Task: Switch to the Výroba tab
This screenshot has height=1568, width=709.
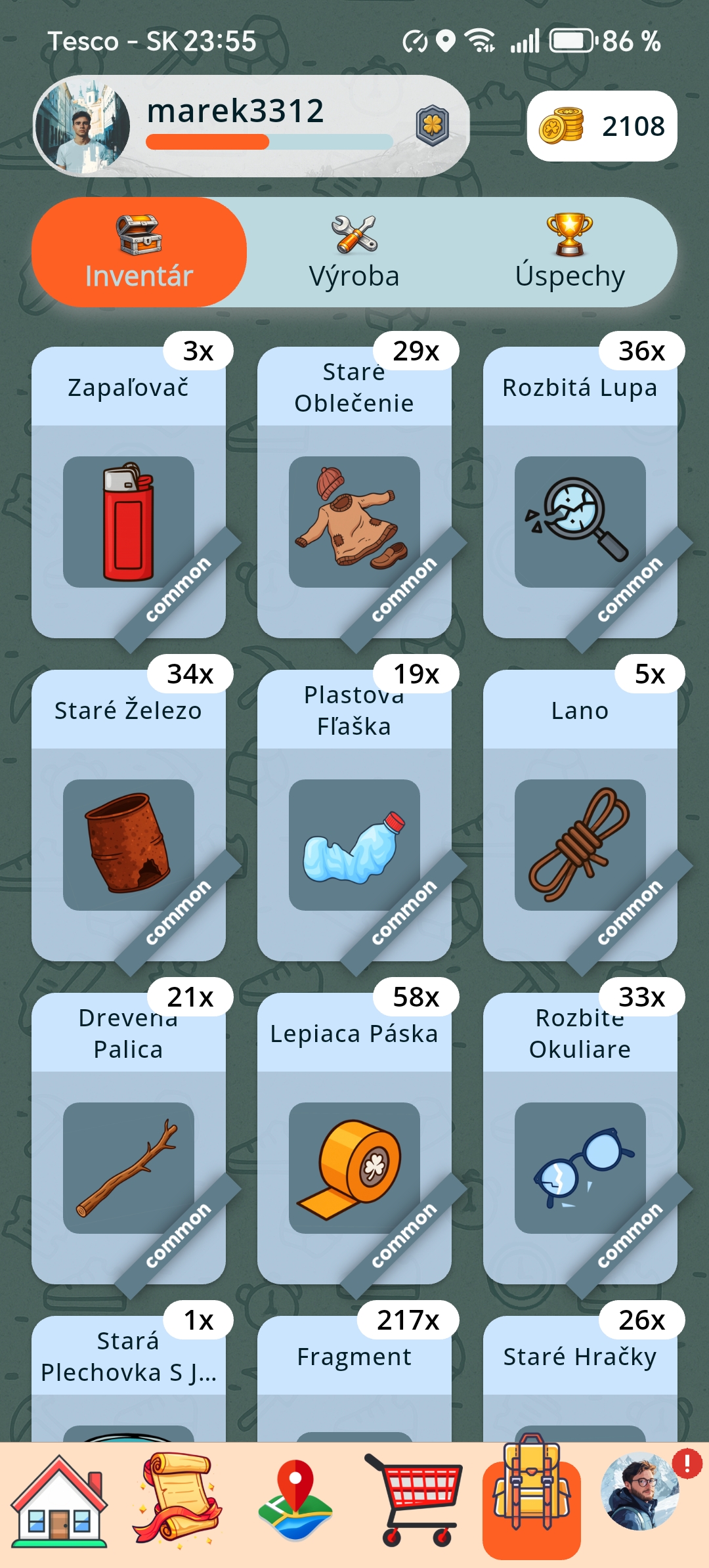Action: point(354,253)
